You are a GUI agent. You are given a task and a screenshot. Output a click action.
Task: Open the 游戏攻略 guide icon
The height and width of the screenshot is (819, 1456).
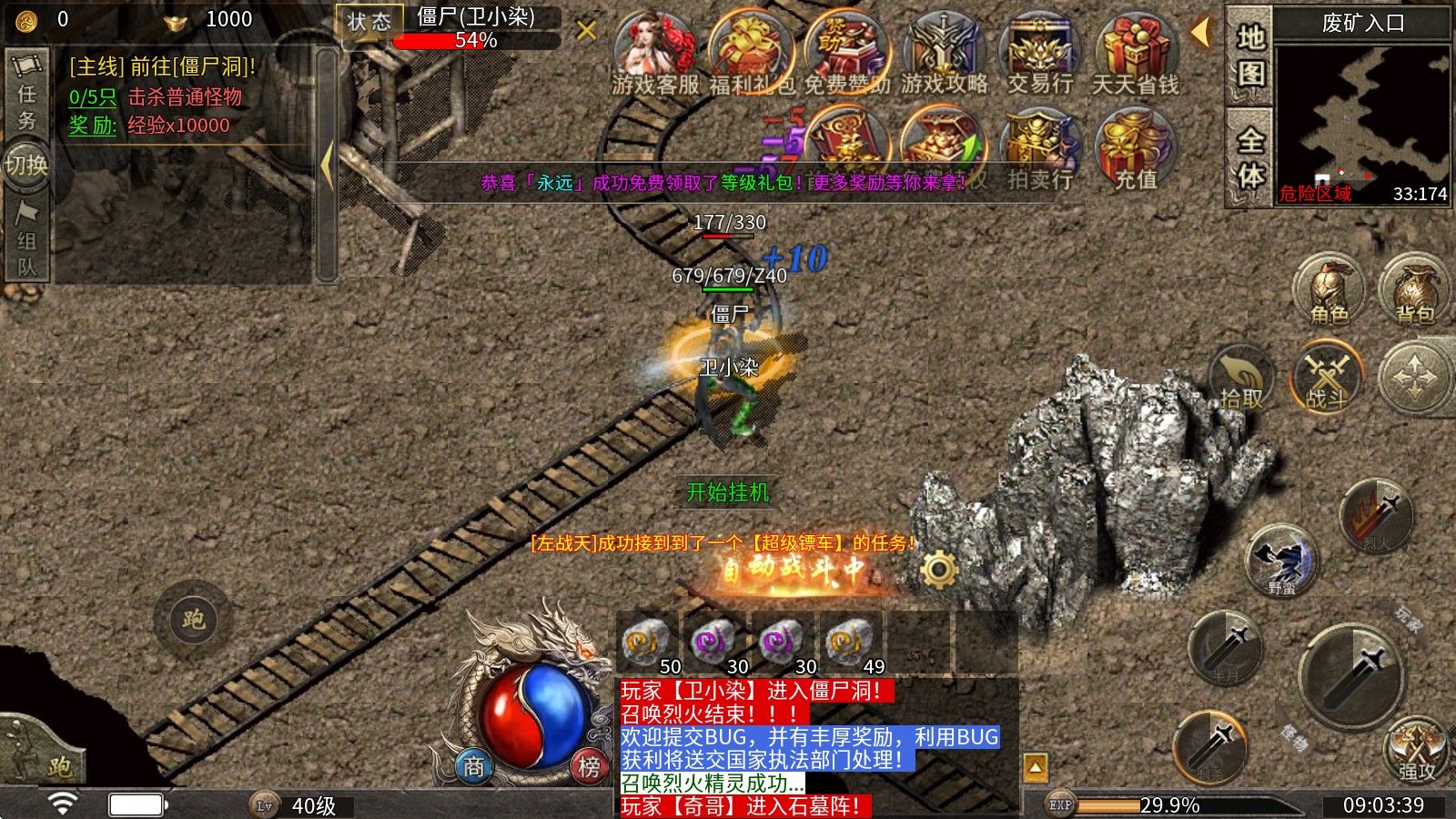tap(945, 53)
